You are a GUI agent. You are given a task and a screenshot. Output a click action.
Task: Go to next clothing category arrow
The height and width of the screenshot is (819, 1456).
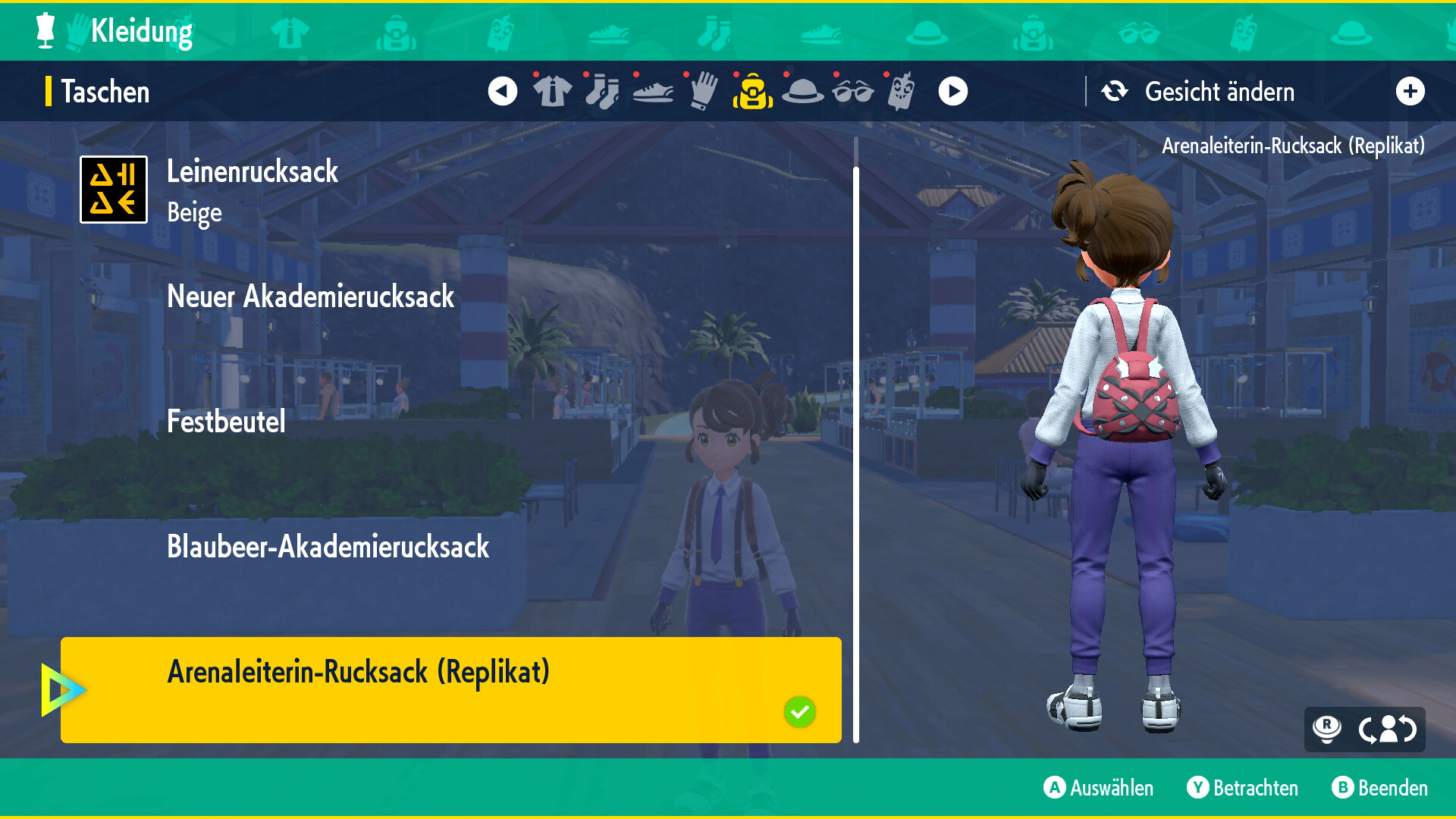(x=952, y=92)
